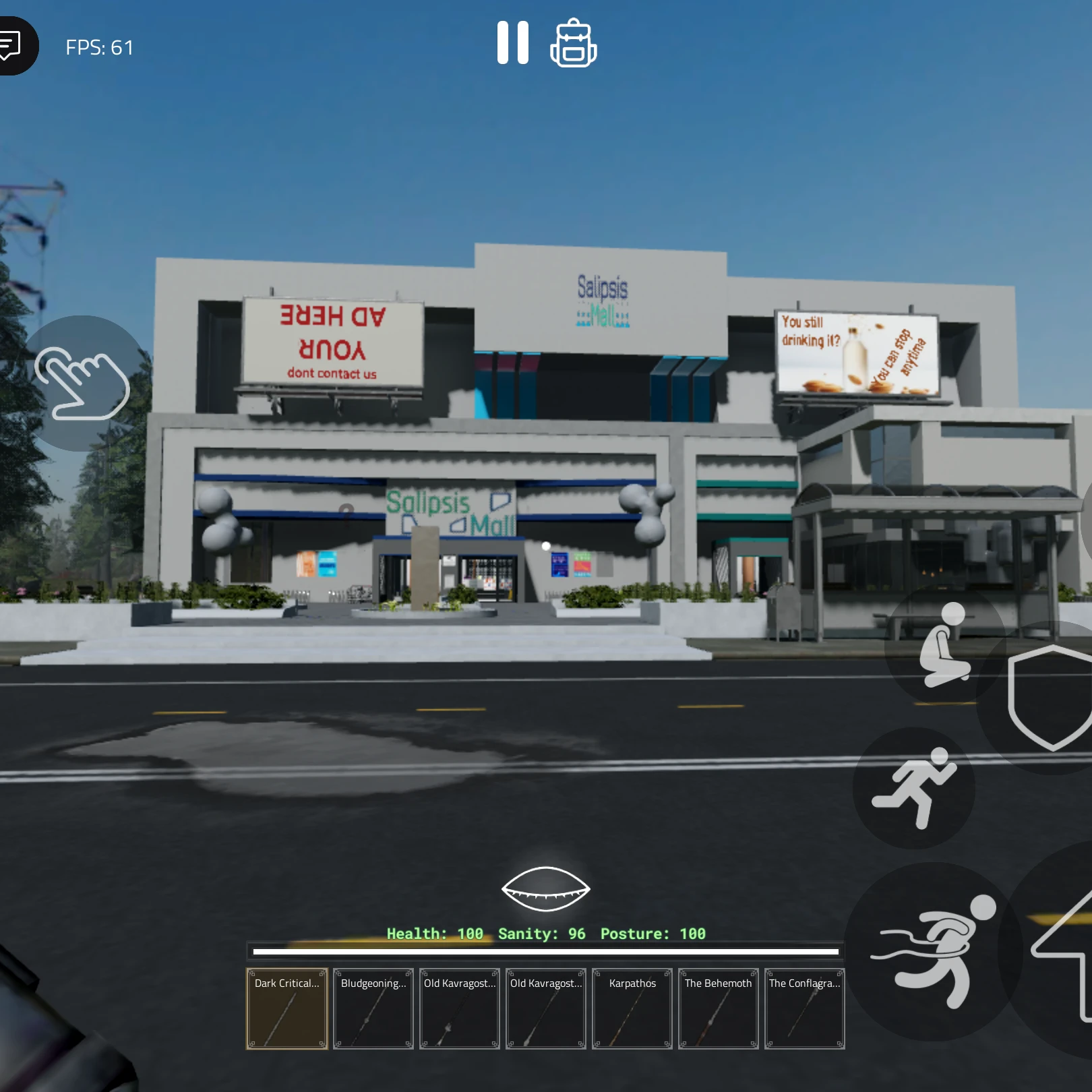Choose the Karpathos hotbar slot
The image size is (1092, 1092).
pos(632,1008)
